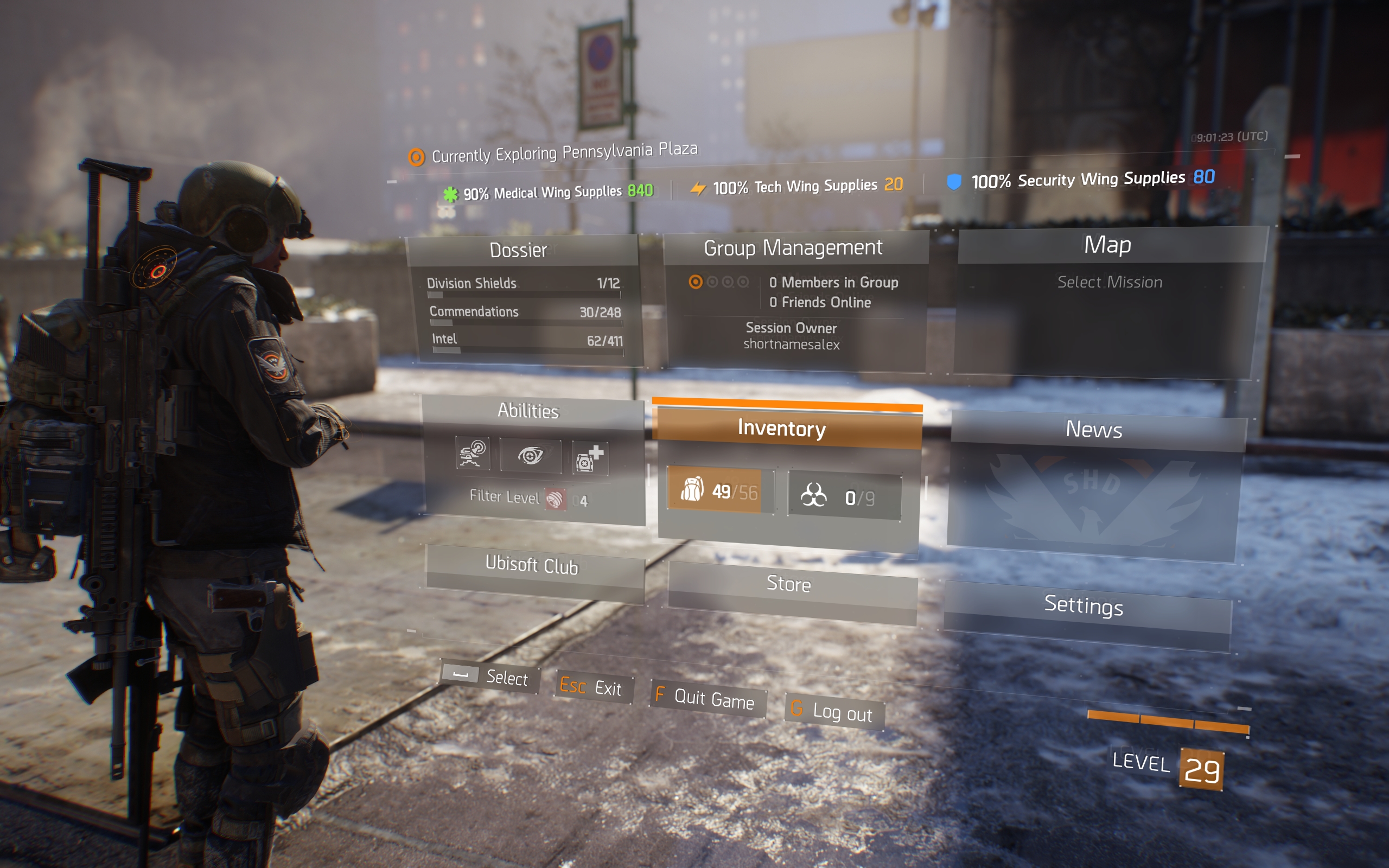Open Group Management
This screenshot has height=868, width=1389.
pos(793,248)
